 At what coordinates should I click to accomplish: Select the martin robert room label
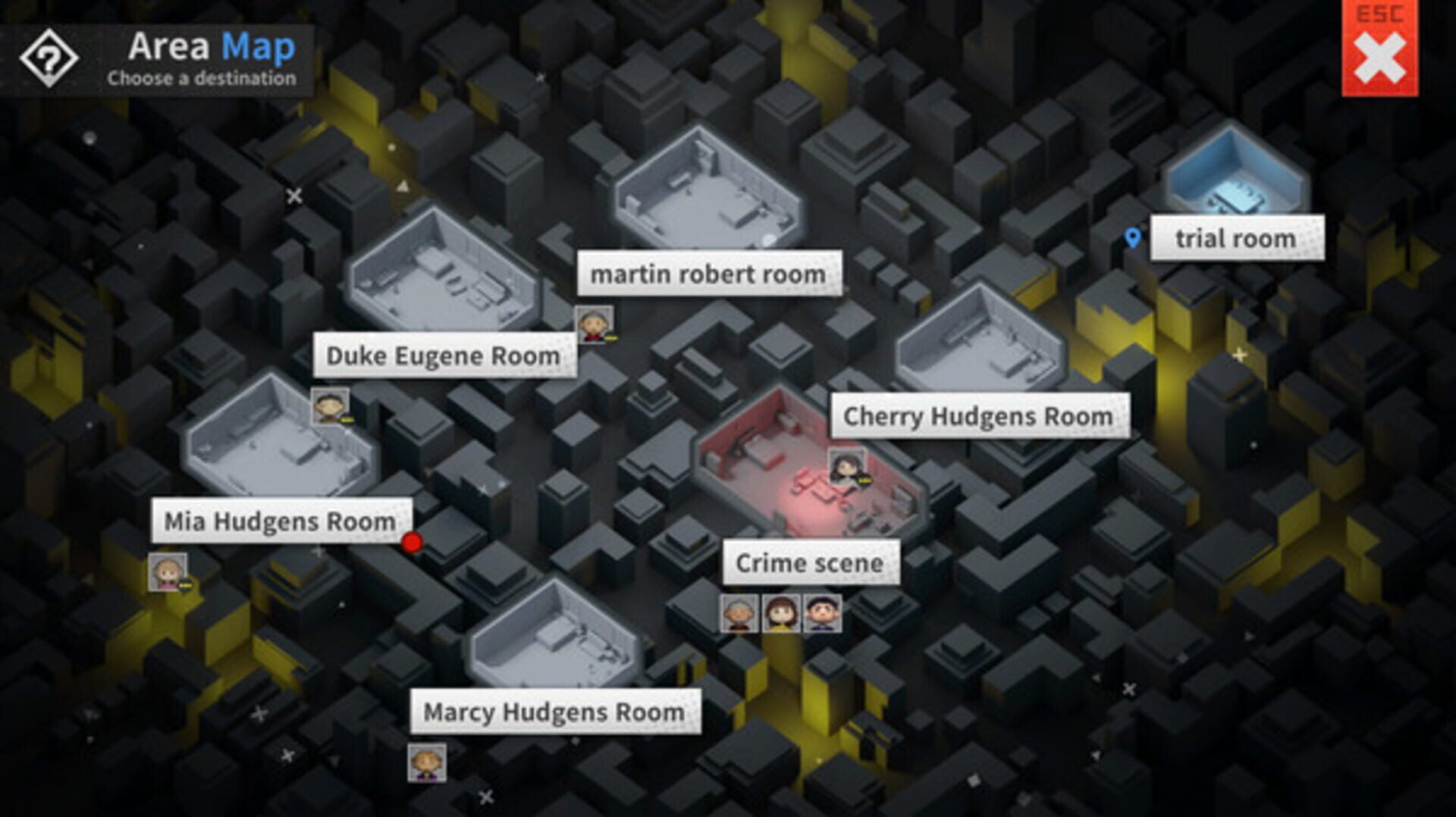click(x=708, y=274)
